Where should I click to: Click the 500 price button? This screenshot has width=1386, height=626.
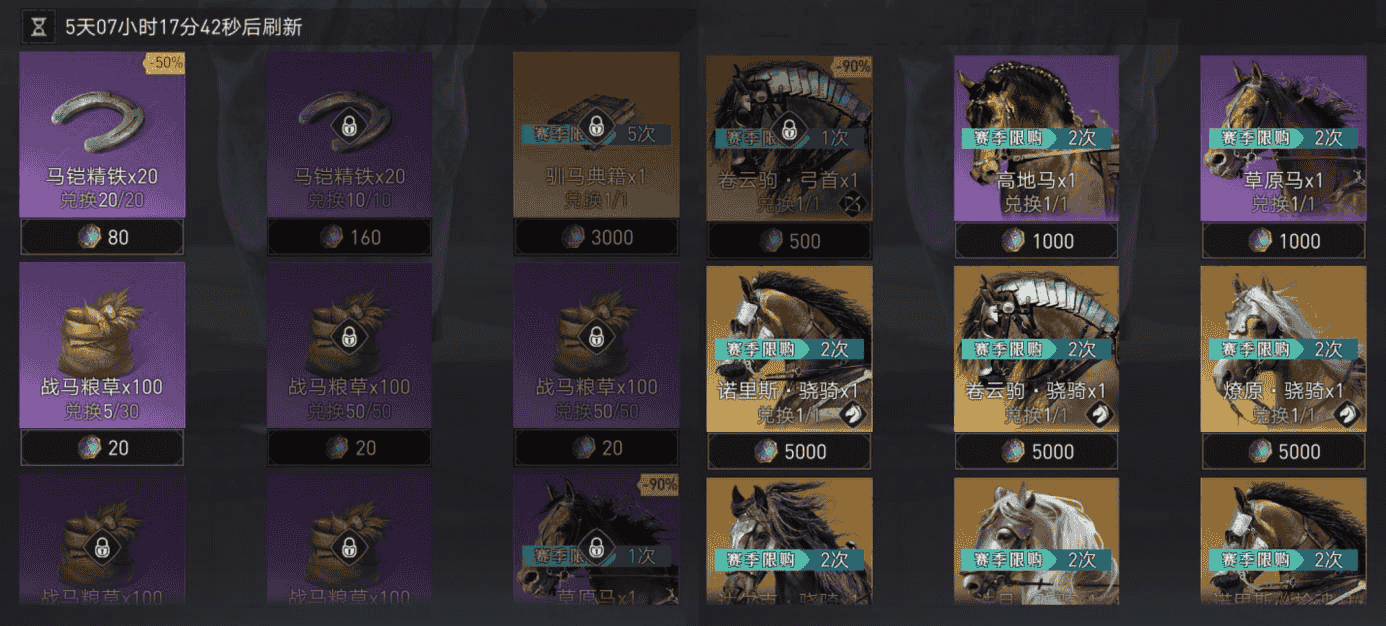pos(789,241)
